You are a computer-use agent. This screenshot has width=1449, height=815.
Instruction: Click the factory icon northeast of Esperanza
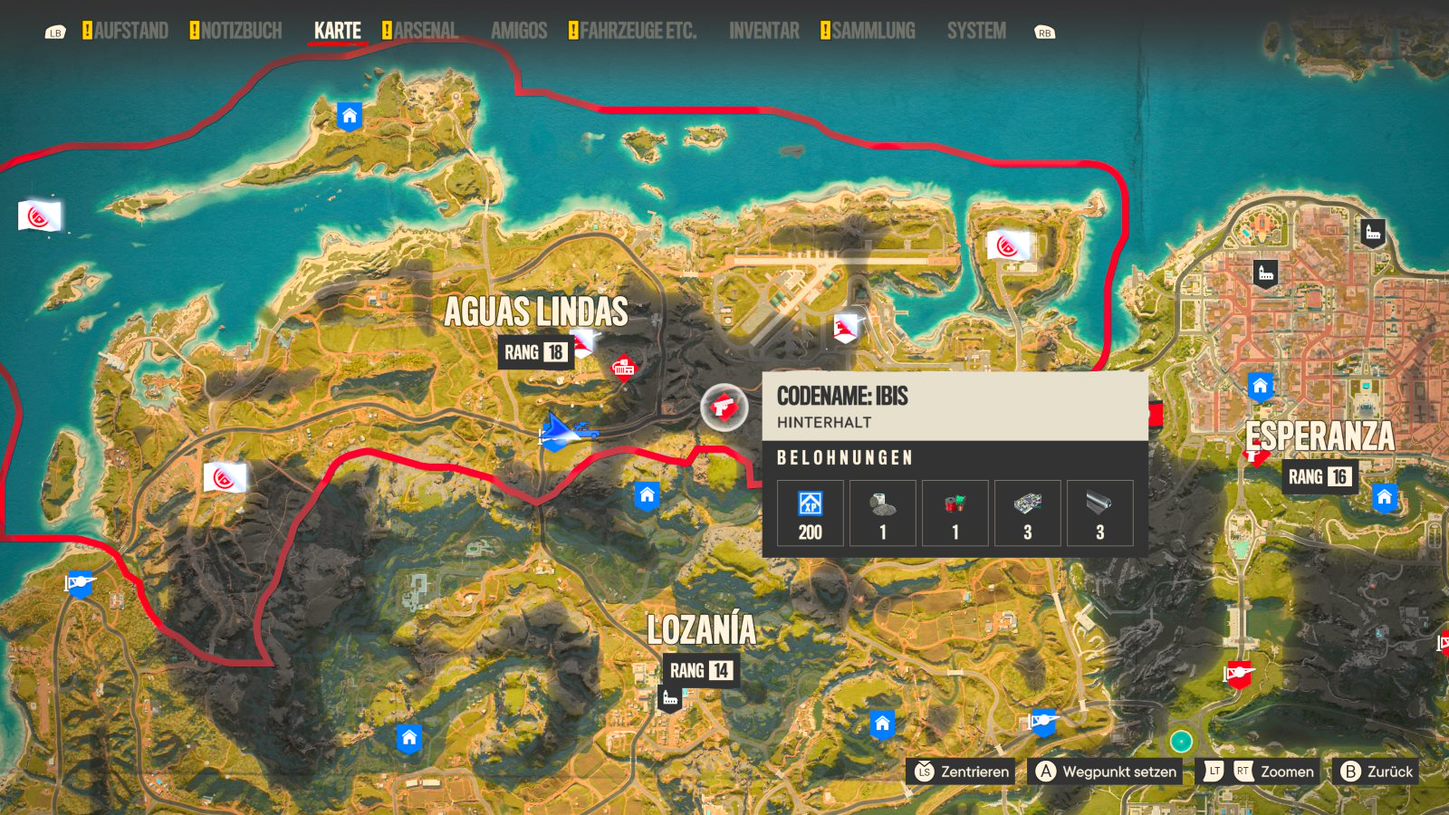point(1371,233)
